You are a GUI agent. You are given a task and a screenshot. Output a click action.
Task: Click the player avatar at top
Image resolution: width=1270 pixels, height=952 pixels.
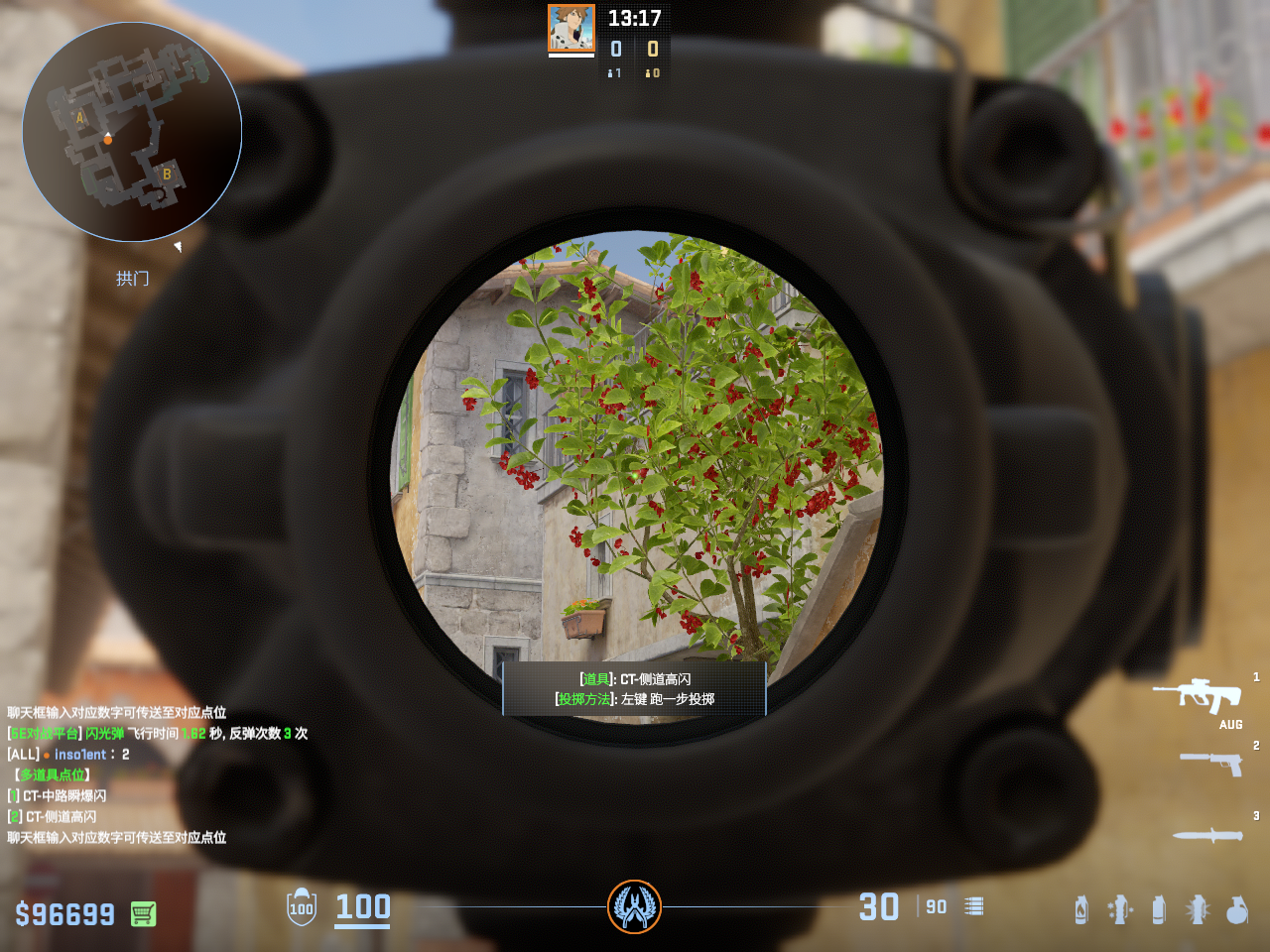[571, 29]
